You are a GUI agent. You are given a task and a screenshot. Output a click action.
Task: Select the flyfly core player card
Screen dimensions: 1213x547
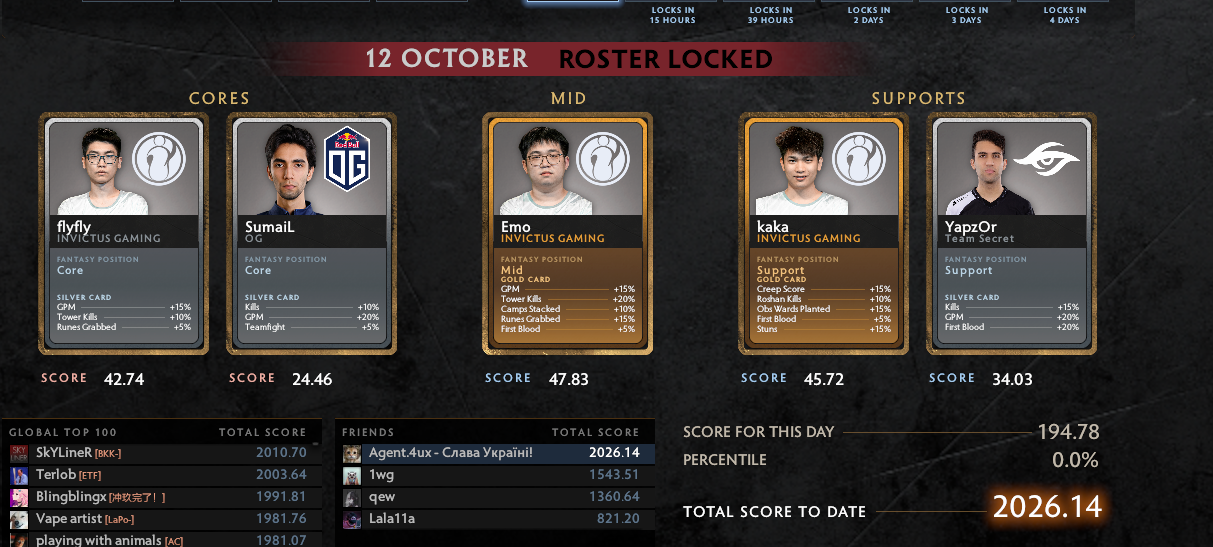[x=124, y=233]
